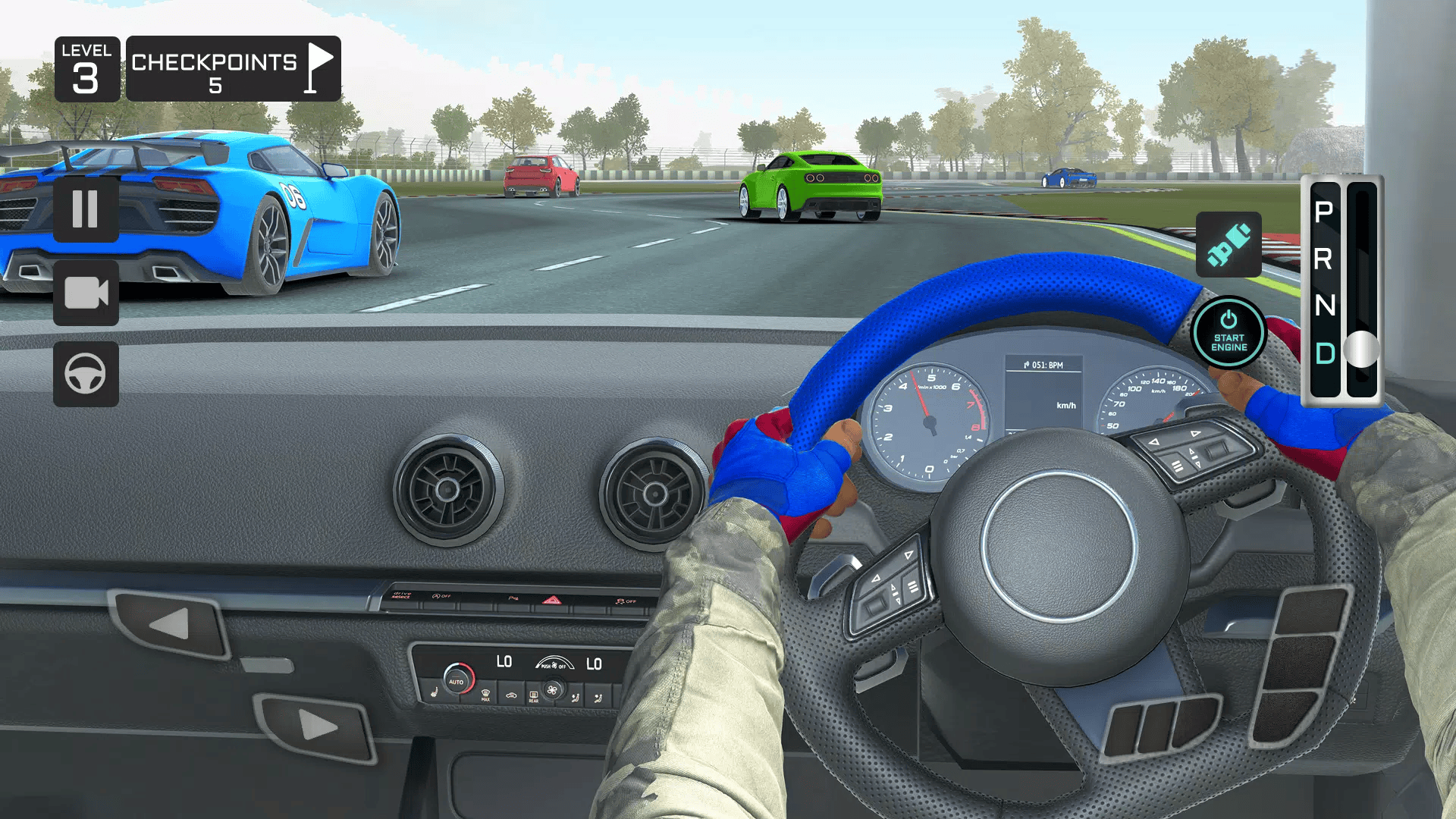Screen dimensions: 1456x819
Task: Change steering wheel control mode
Action: click(86, 374)
